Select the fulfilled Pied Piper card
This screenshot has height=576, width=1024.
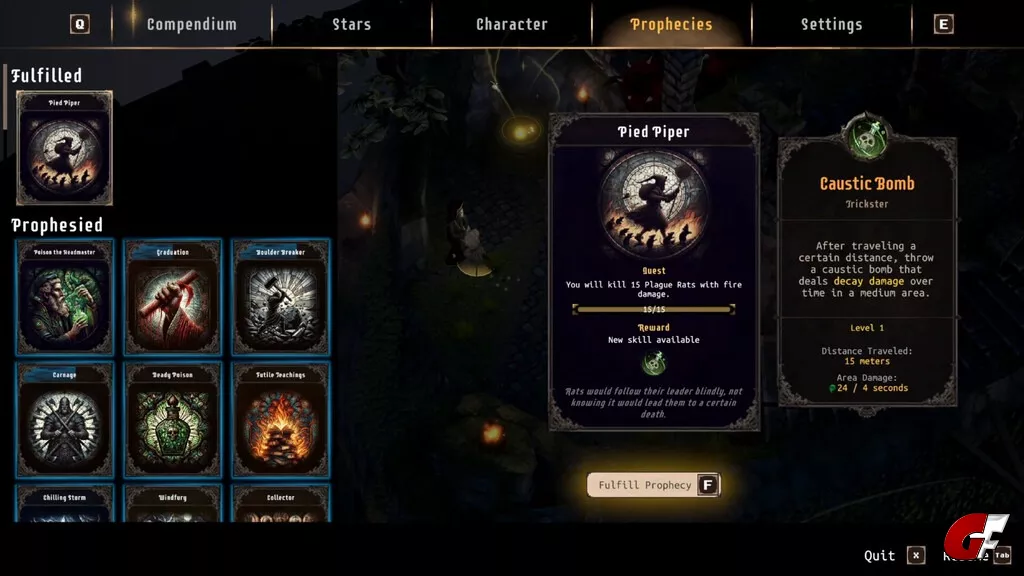(64, 148)
